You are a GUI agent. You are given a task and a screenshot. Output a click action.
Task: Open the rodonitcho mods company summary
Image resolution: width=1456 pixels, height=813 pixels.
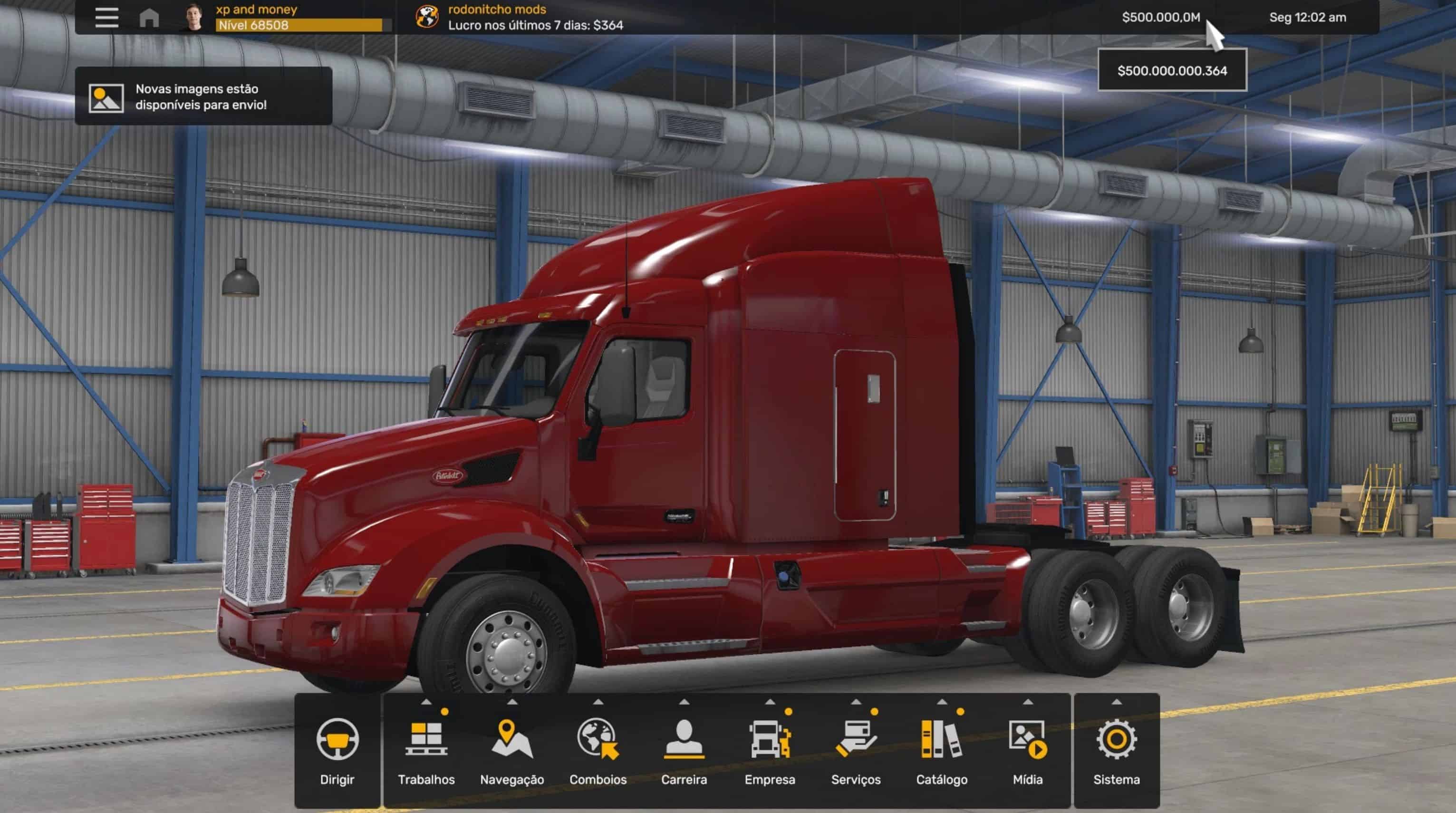520,18
